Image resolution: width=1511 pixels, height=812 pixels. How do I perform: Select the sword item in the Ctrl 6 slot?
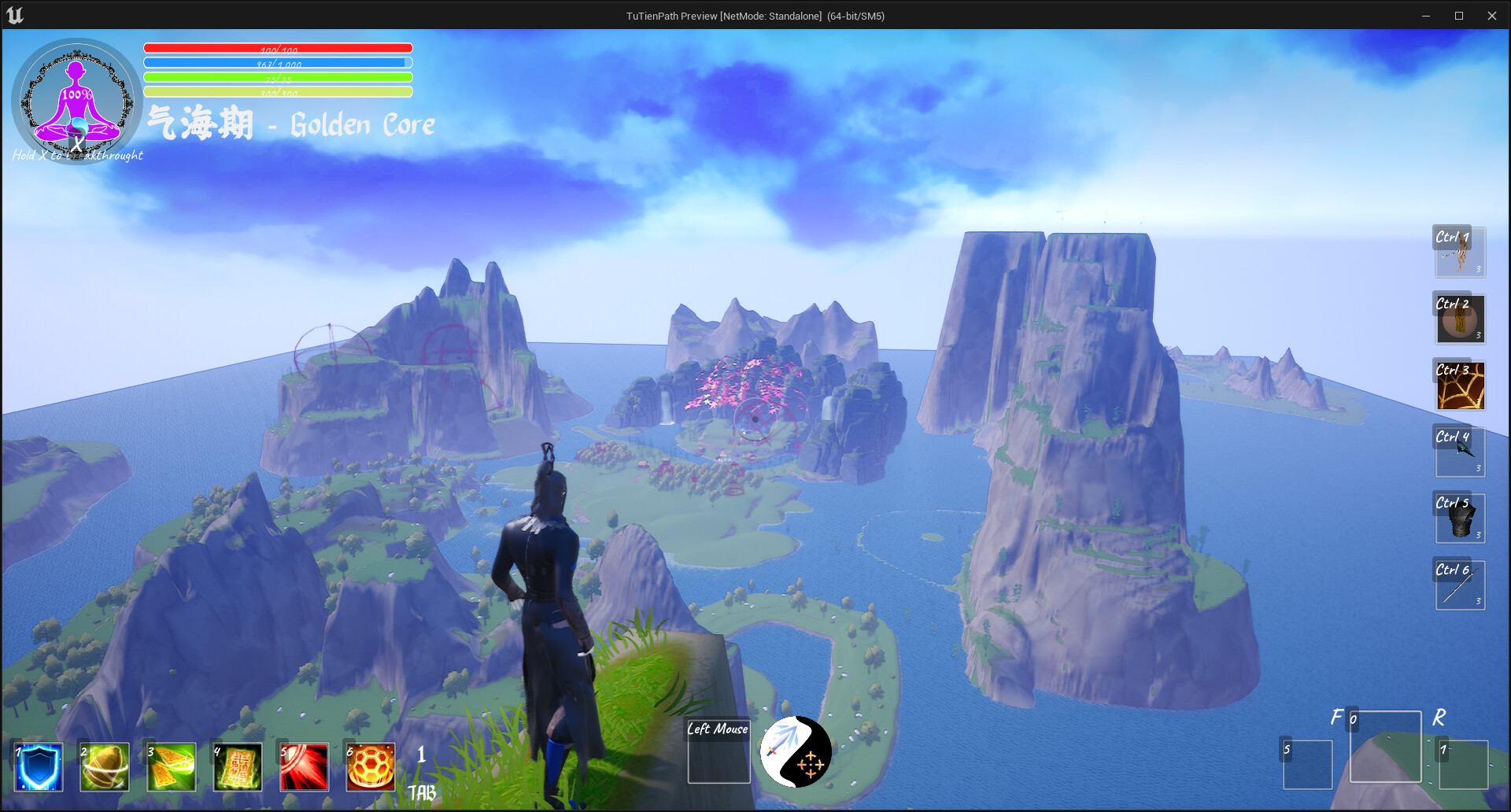1460,584
